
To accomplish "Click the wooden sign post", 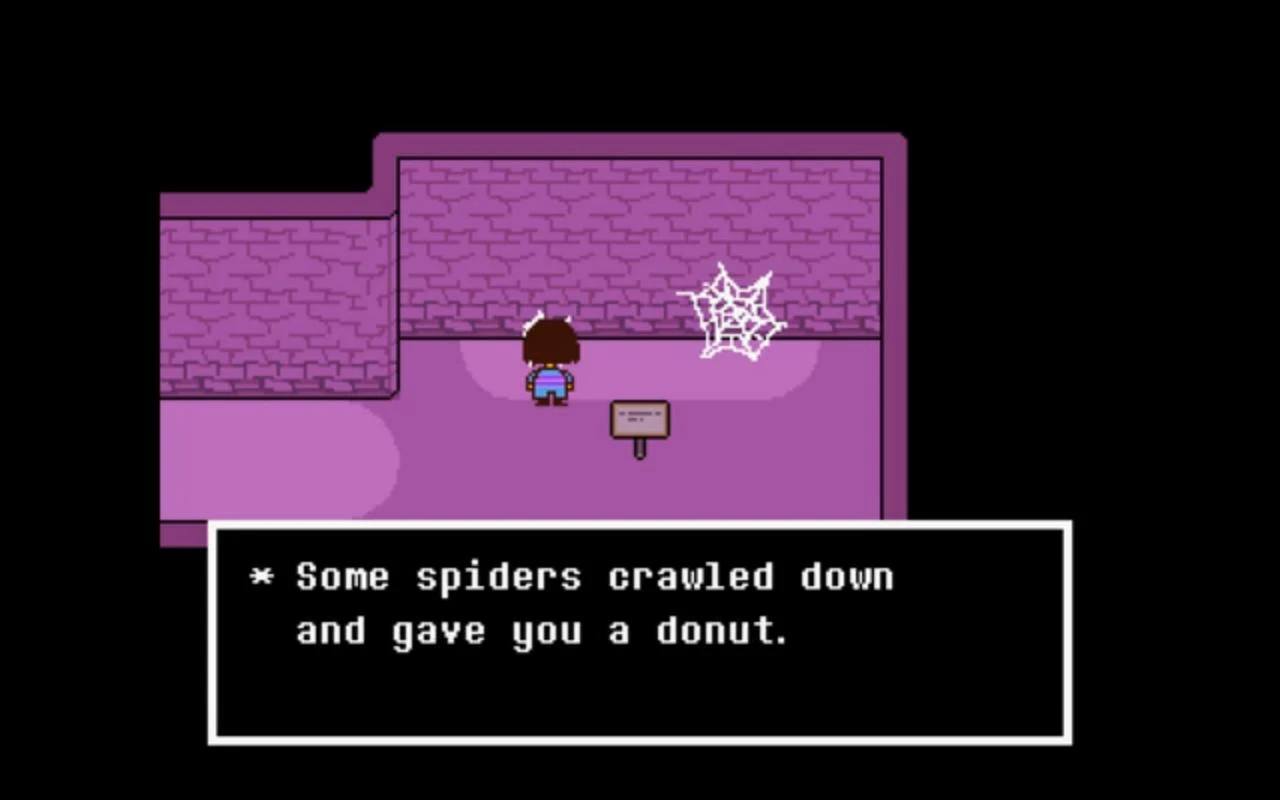I will [639, 425].
